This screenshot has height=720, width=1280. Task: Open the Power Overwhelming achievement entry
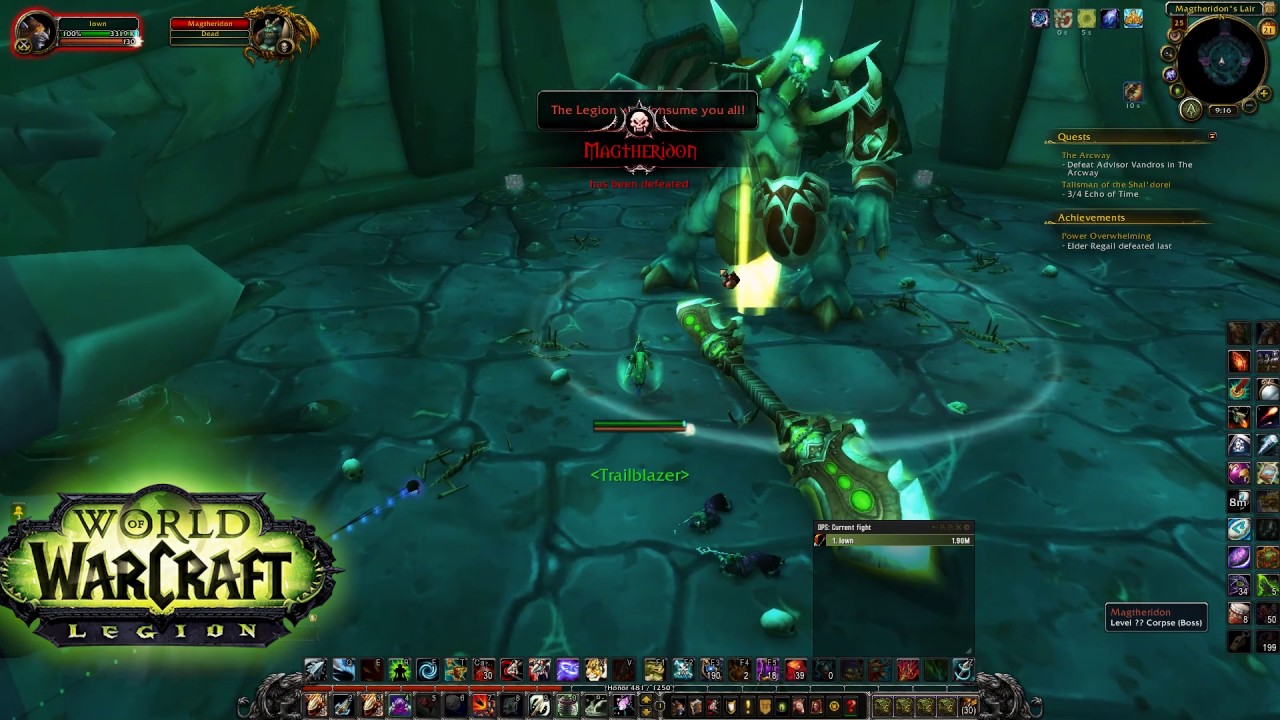pyautogui.click(x=1105, y=236)
